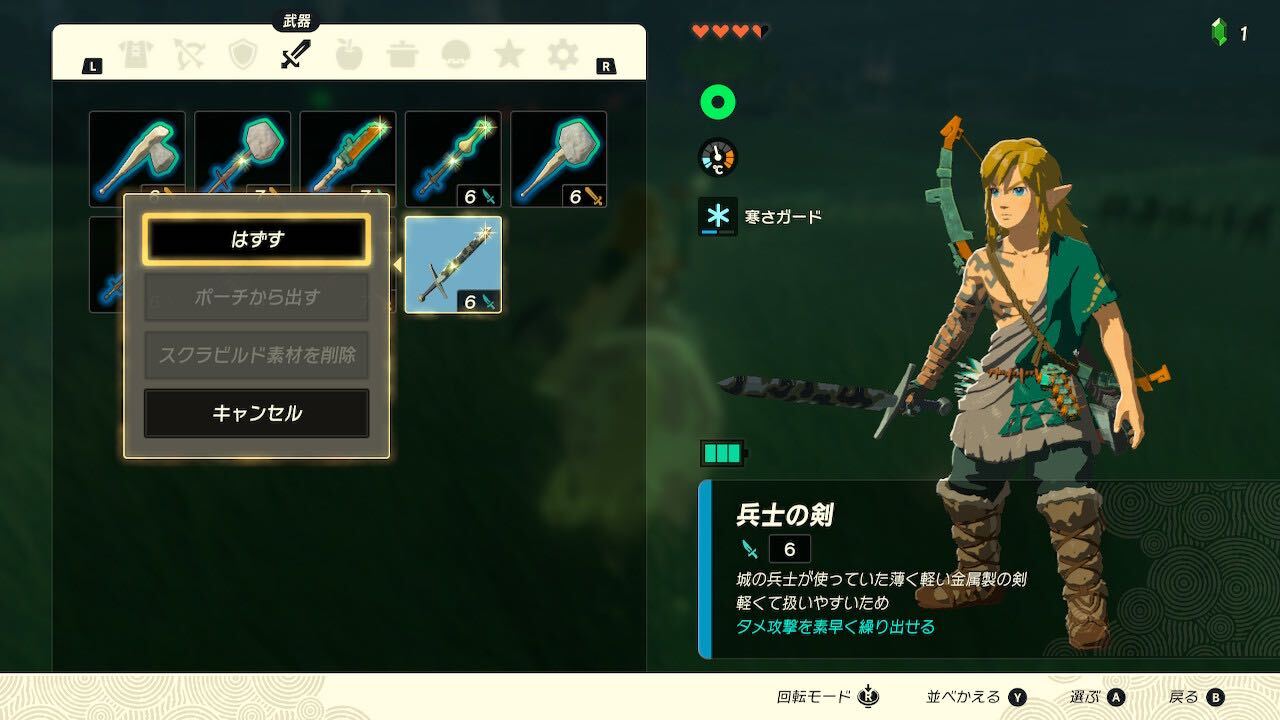The height and width of the screenshot is (720, 1280).
Task: Open the gear system settings tab
Action: (x=562, y=55)
